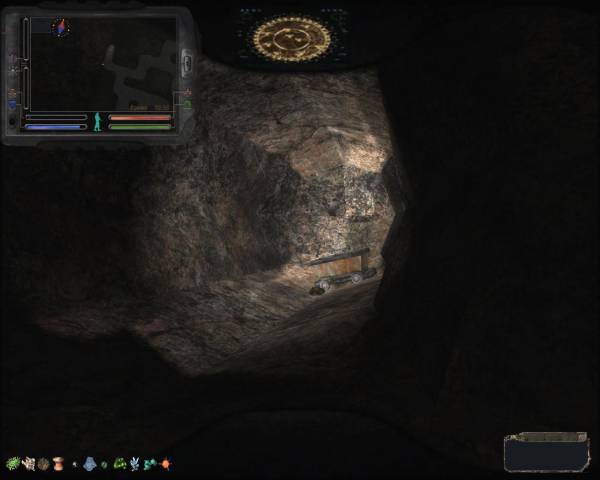
Task: Select the green leafy herb hotbar icon
Action: (x=13, y=464)
